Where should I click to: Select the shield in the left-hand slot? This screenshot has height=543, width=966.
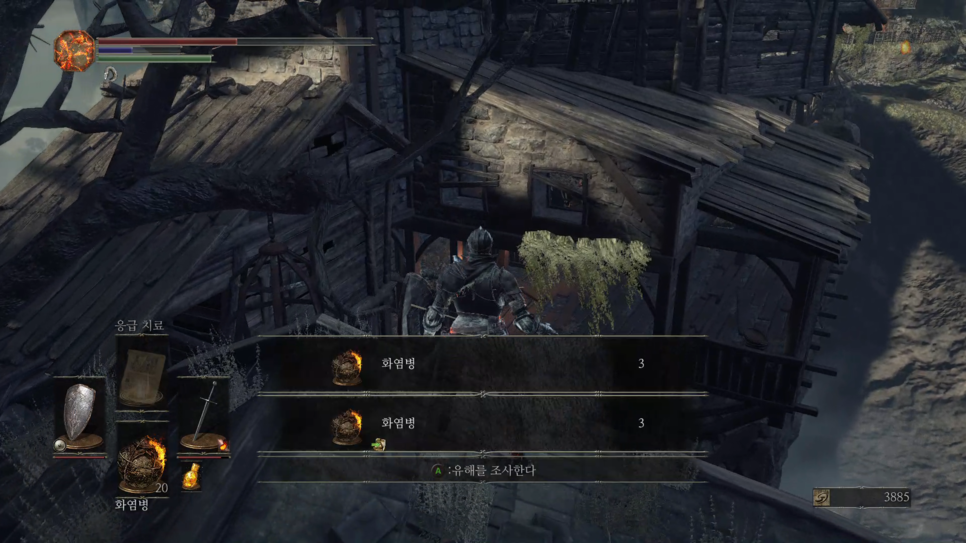click(80, 416)
